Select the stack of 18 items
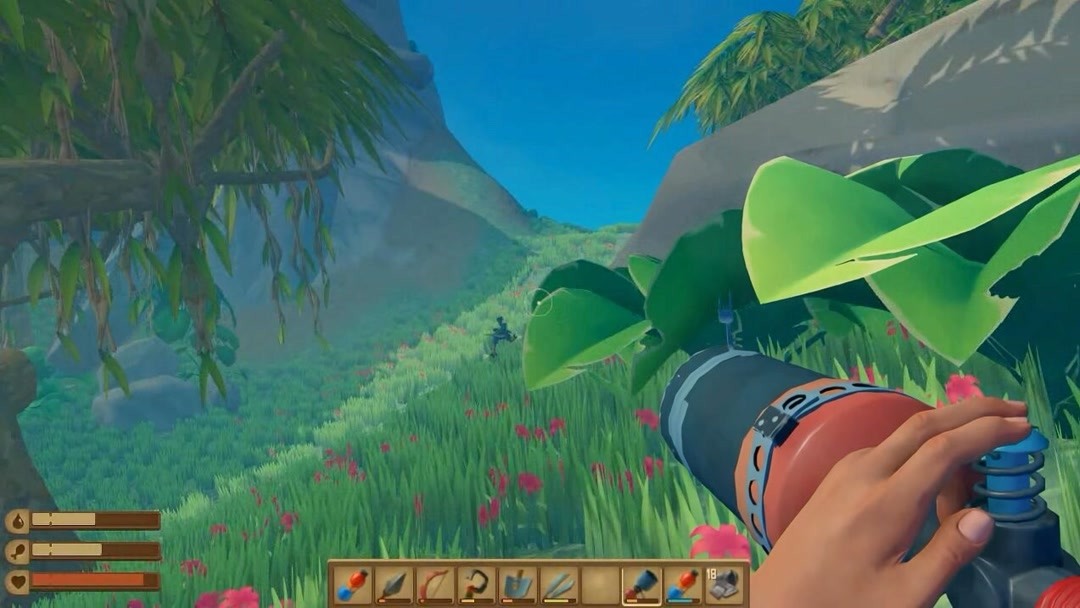 pos(723,584)
